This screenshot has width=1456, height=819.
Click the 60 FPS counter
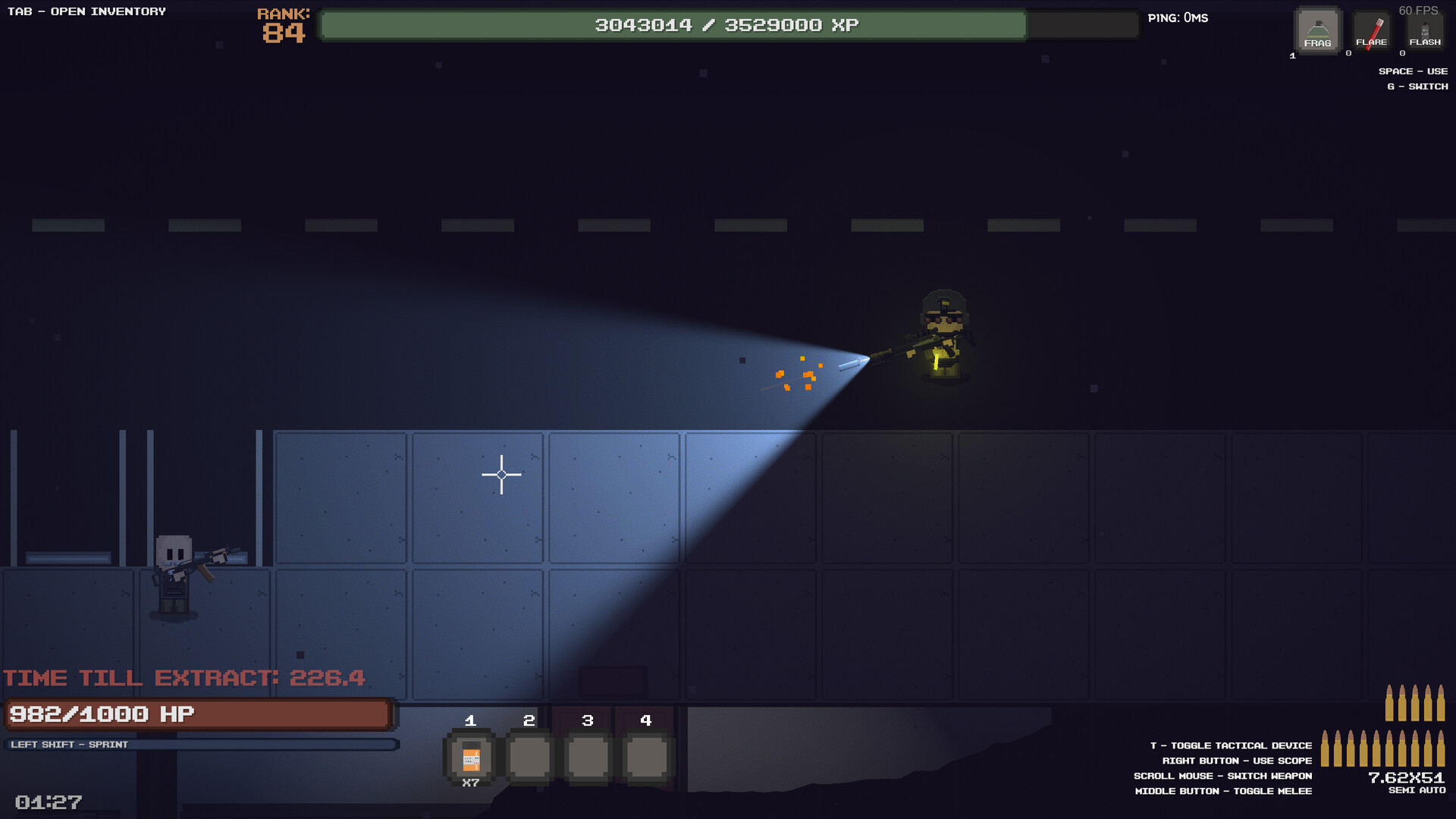[1420, 11]
